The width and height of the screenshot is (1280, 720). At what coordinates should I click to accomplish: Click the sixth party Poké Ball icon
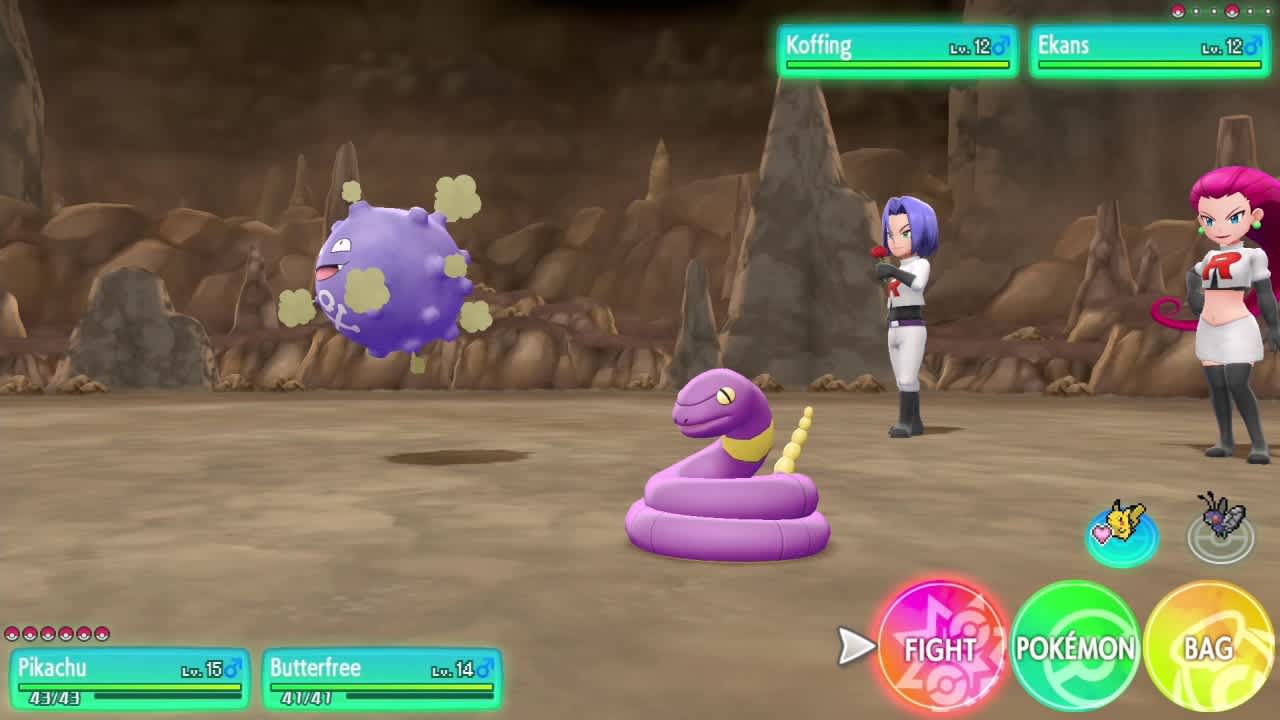pyautogui.click(x=100, y=633)
